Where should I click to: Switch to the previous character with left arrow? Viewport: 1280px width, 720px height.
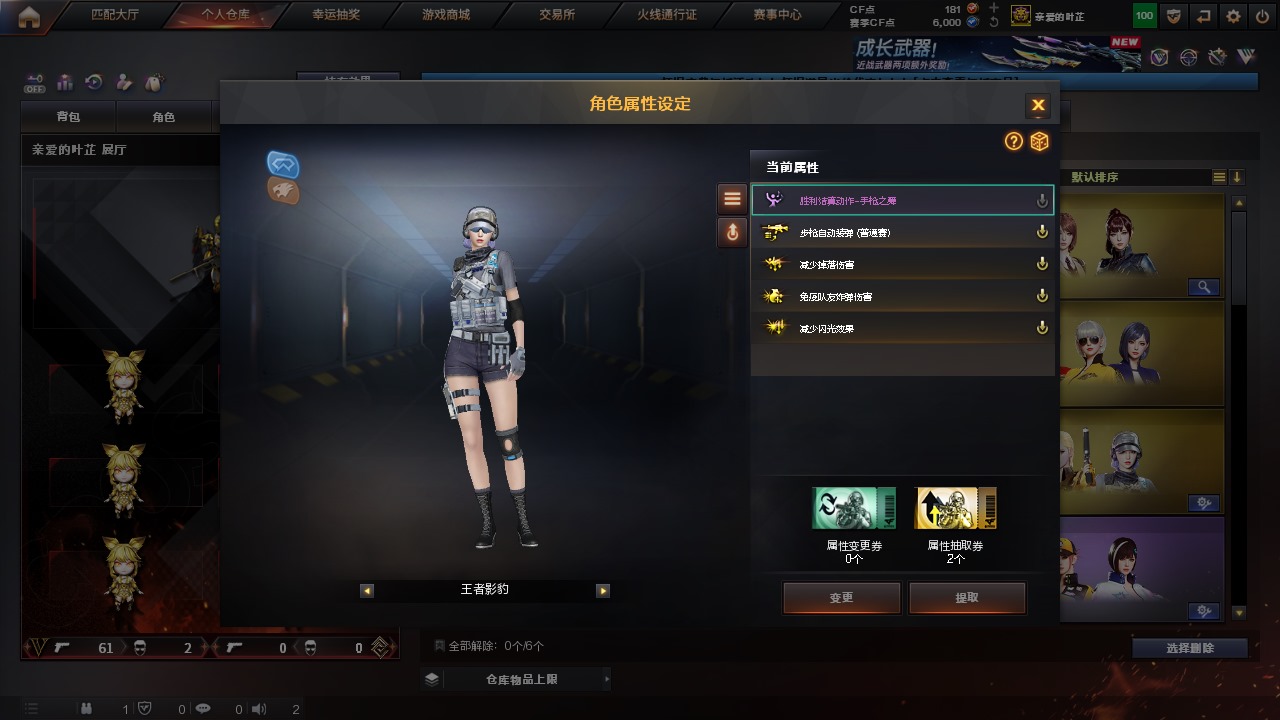click(x=367, y=591)
